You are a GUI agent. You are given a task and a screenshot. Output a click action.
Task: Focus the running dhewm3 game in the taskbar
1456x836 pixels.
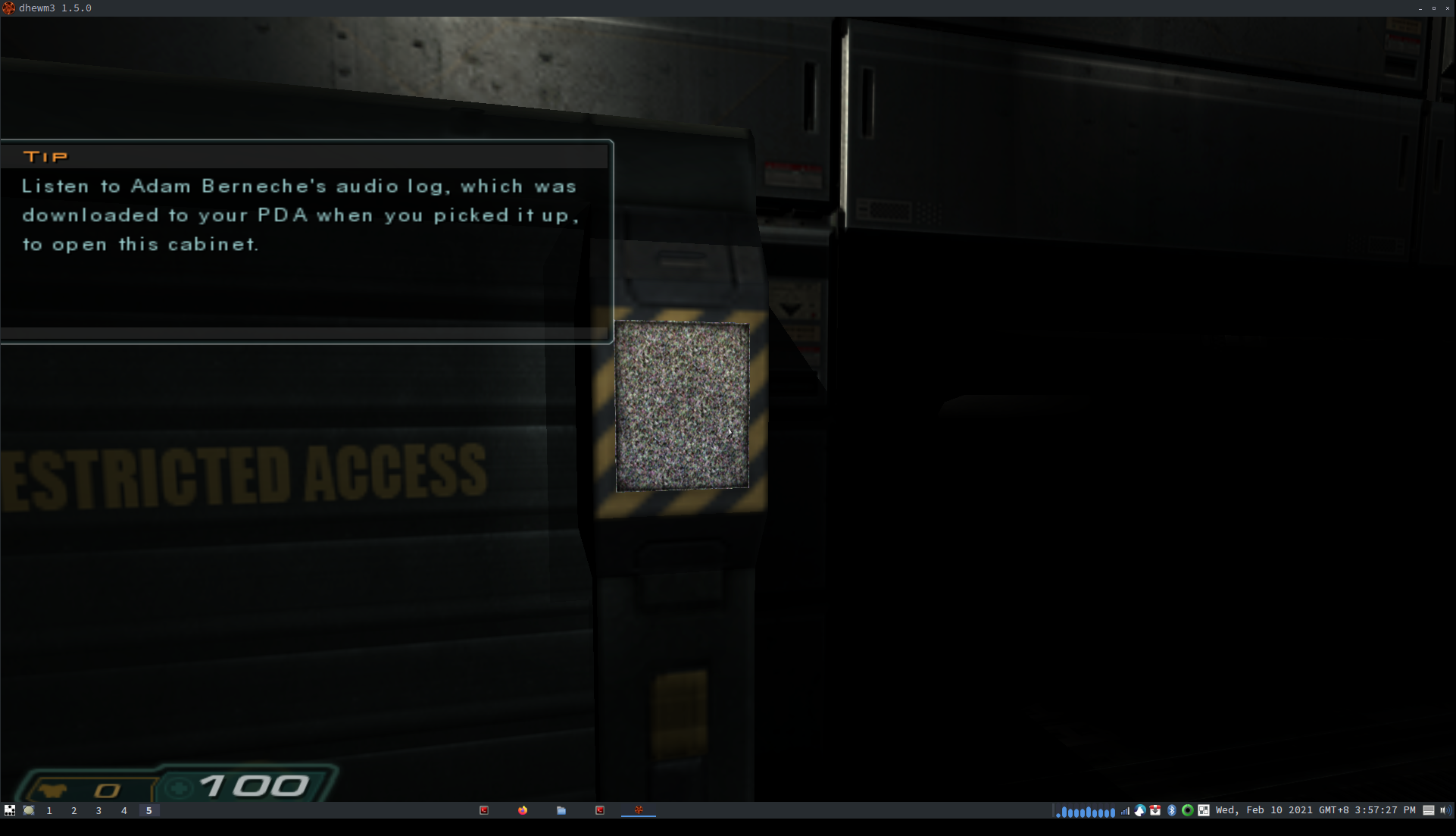tap(639, 811)
